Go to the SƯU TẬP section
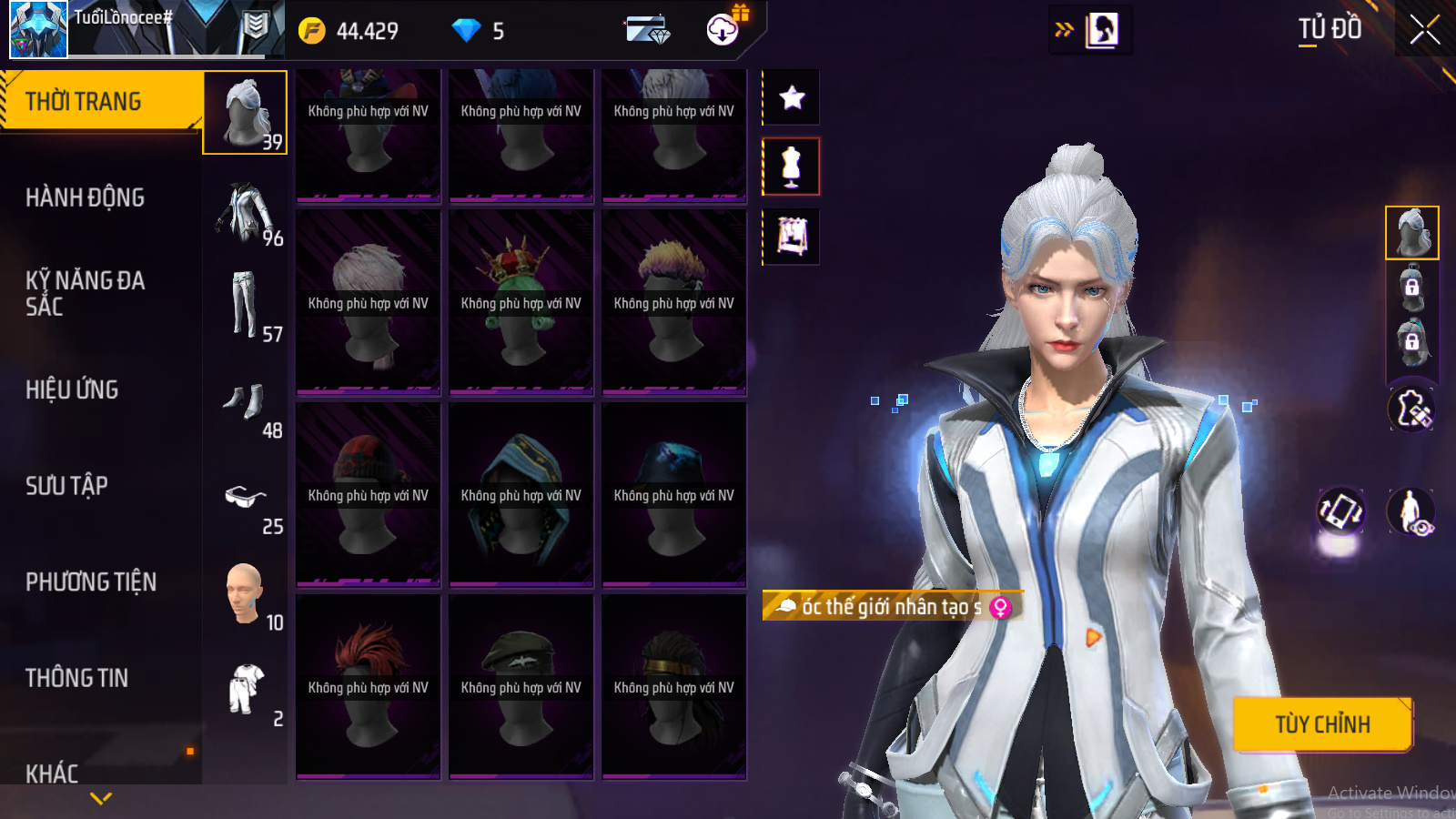This screenshot has width=1456, height=819. (x=66, y=486)
